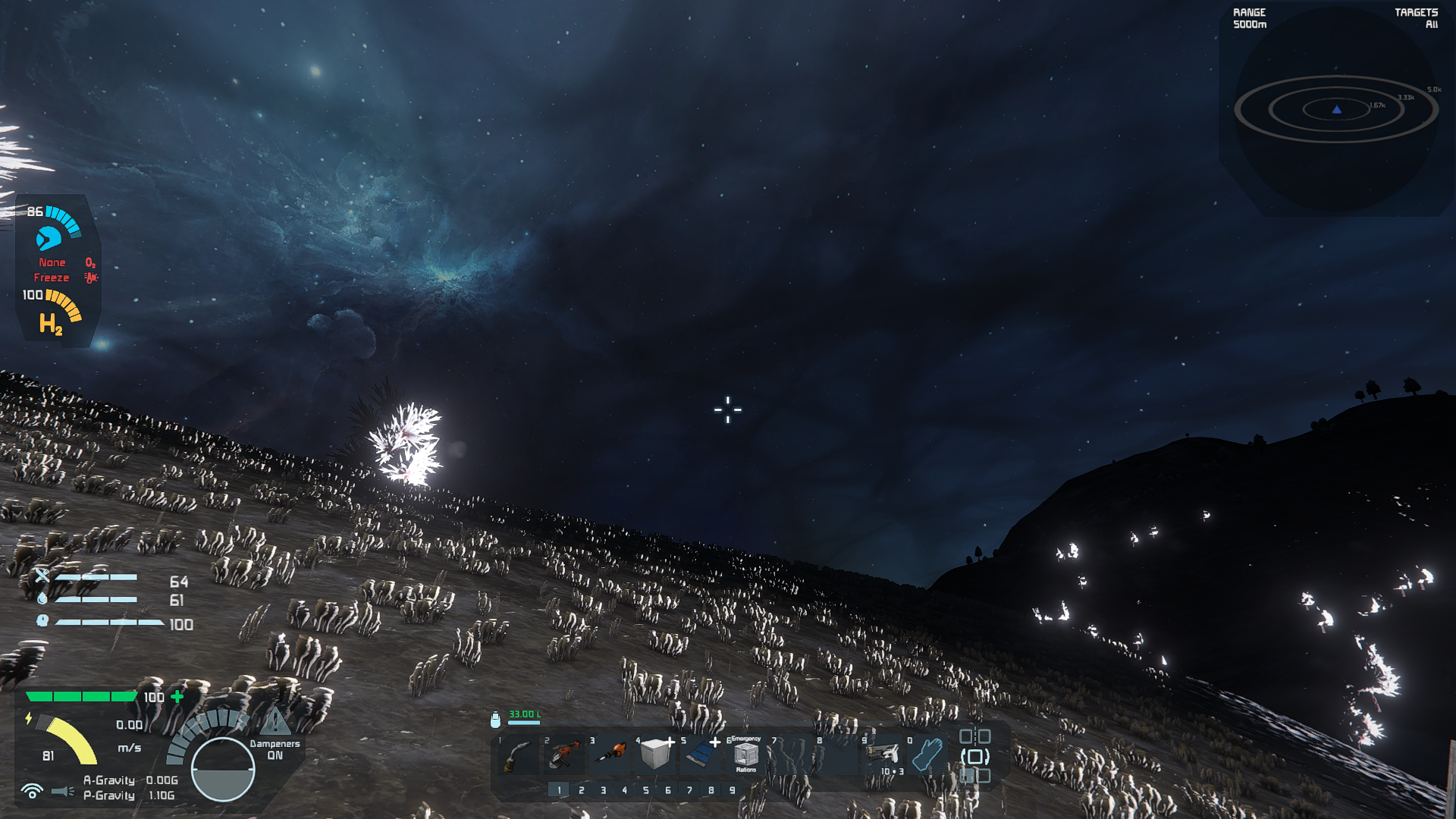This screenshot has height=819, width=1456.
Task: Toggle the broadcasting antenna icon
Action: tap(32, 791)
